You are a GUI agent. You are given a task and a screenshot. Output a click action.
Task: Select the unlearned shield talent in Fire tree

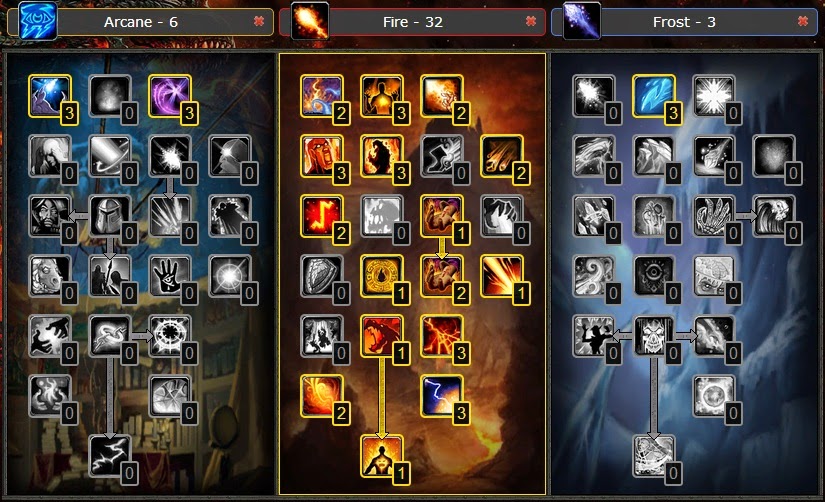321,275
